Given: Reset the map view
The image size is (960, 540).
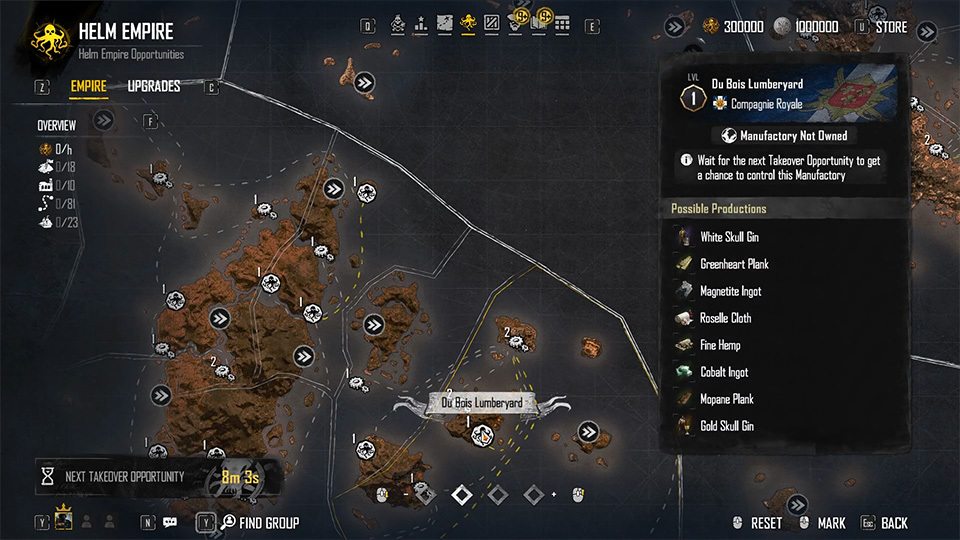Looking at the screenshot, I should click(x=766, y=523).
